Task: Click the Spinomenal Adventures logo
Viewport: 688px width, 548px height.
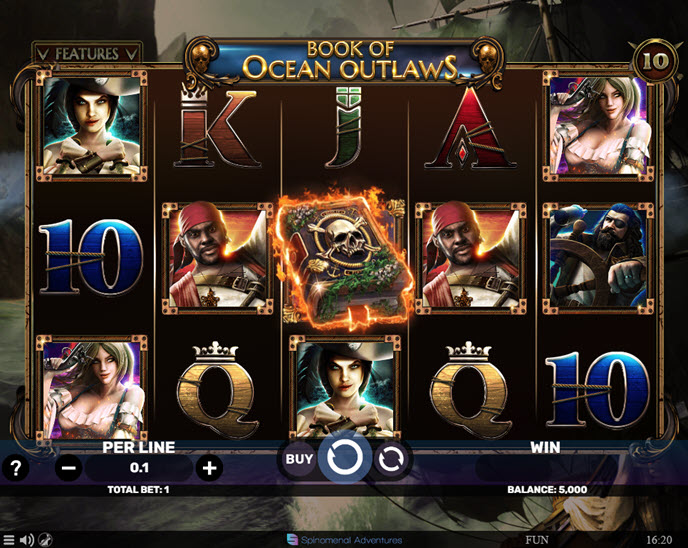Action: [x=344, y=540]
